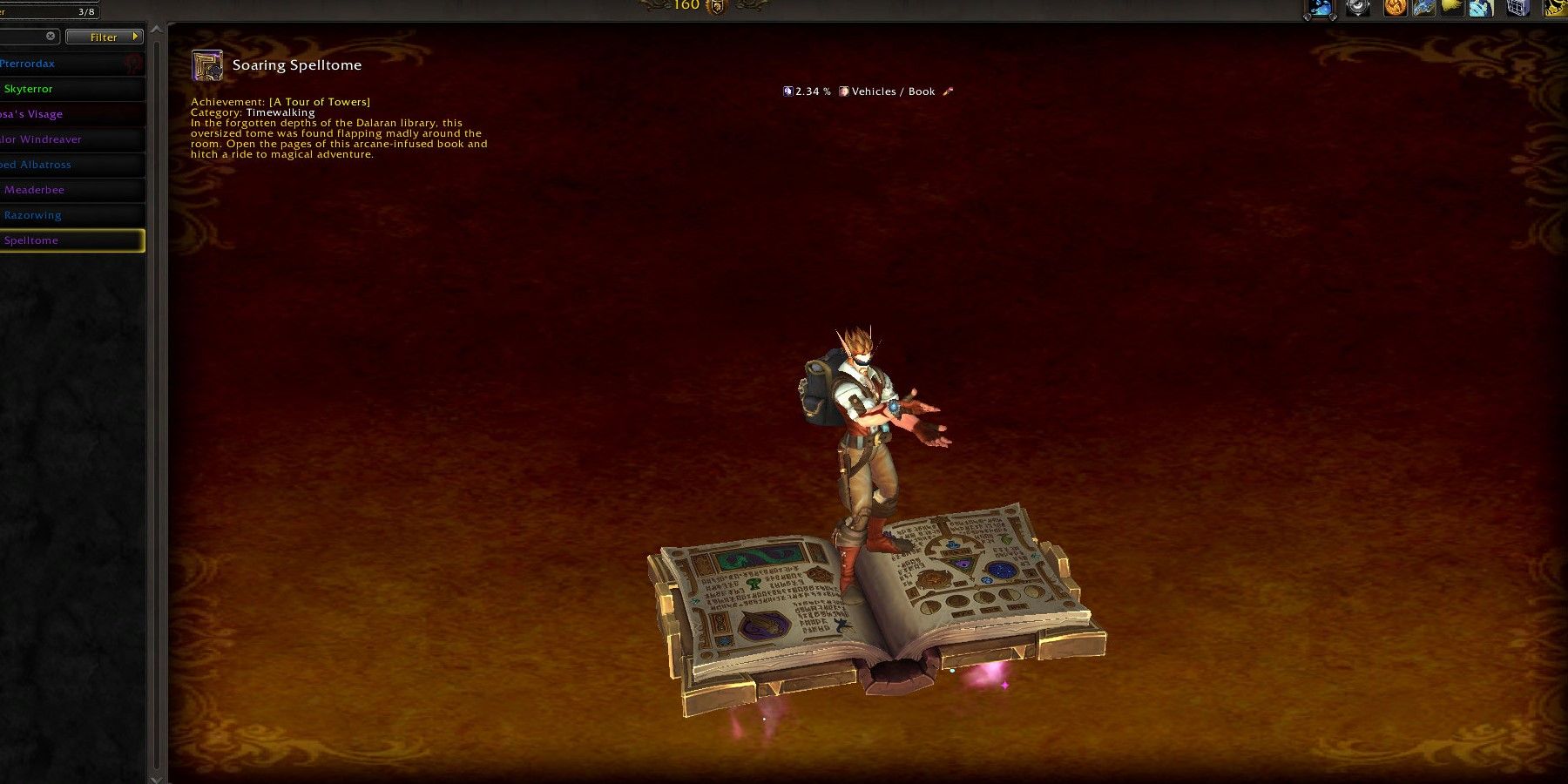This screenshot has height=784, width=1568.
Task: Expand the Filter options with the arrow
Action: tap(134, 37)
